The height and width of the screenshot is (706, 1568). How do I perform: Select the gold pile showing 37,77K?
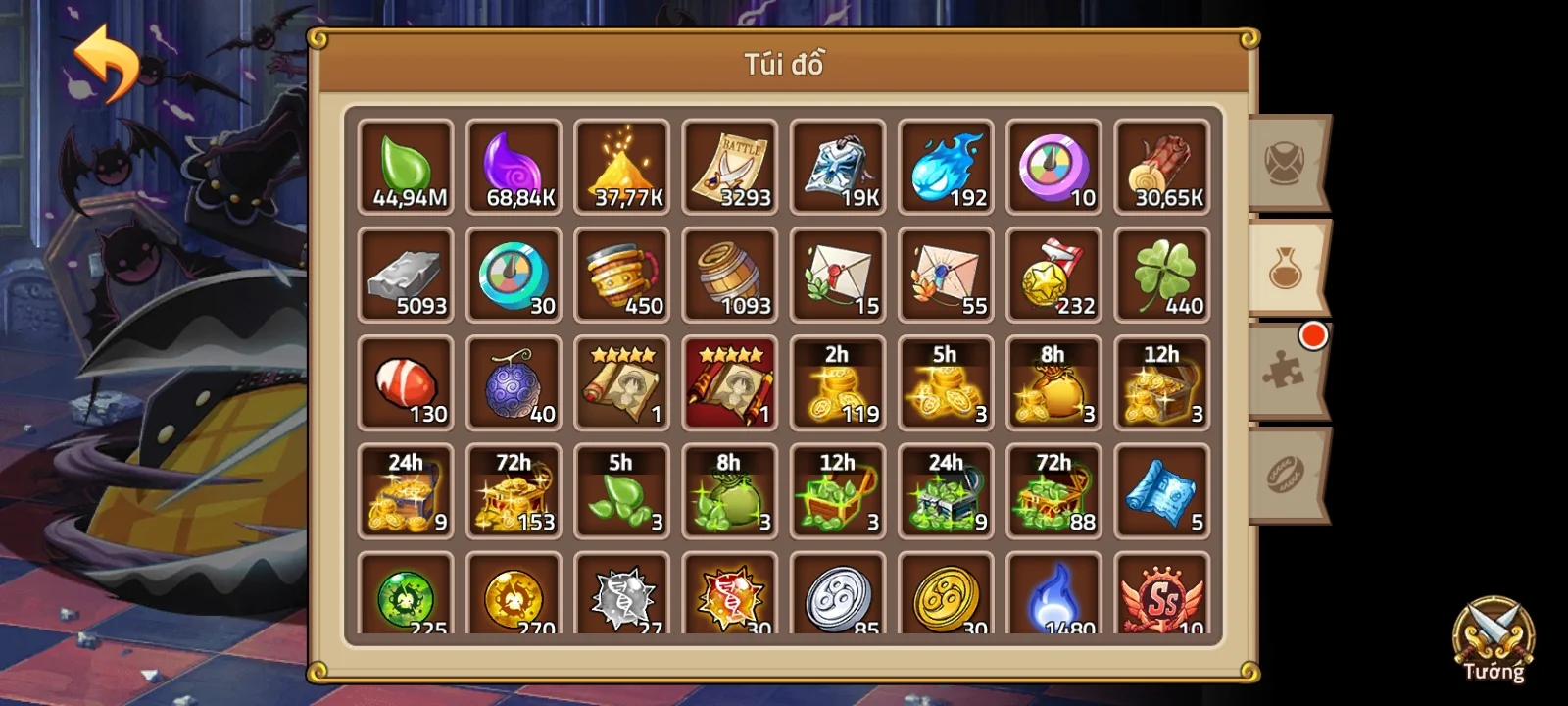click(621, 167)
